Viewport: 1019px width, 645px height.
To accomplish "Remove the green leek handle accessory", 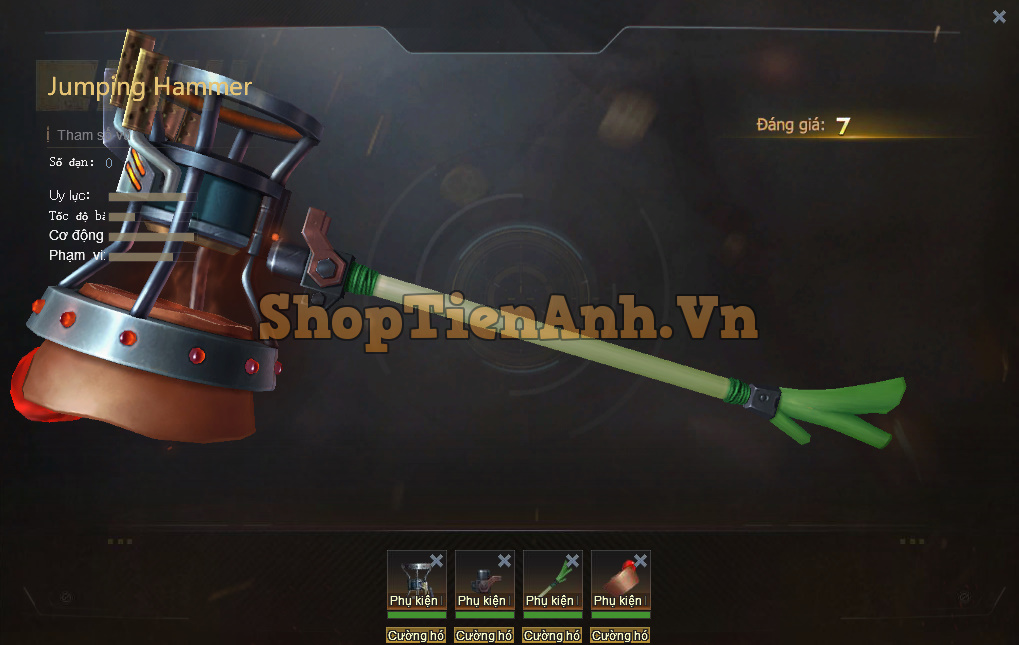I will point(572,561).
